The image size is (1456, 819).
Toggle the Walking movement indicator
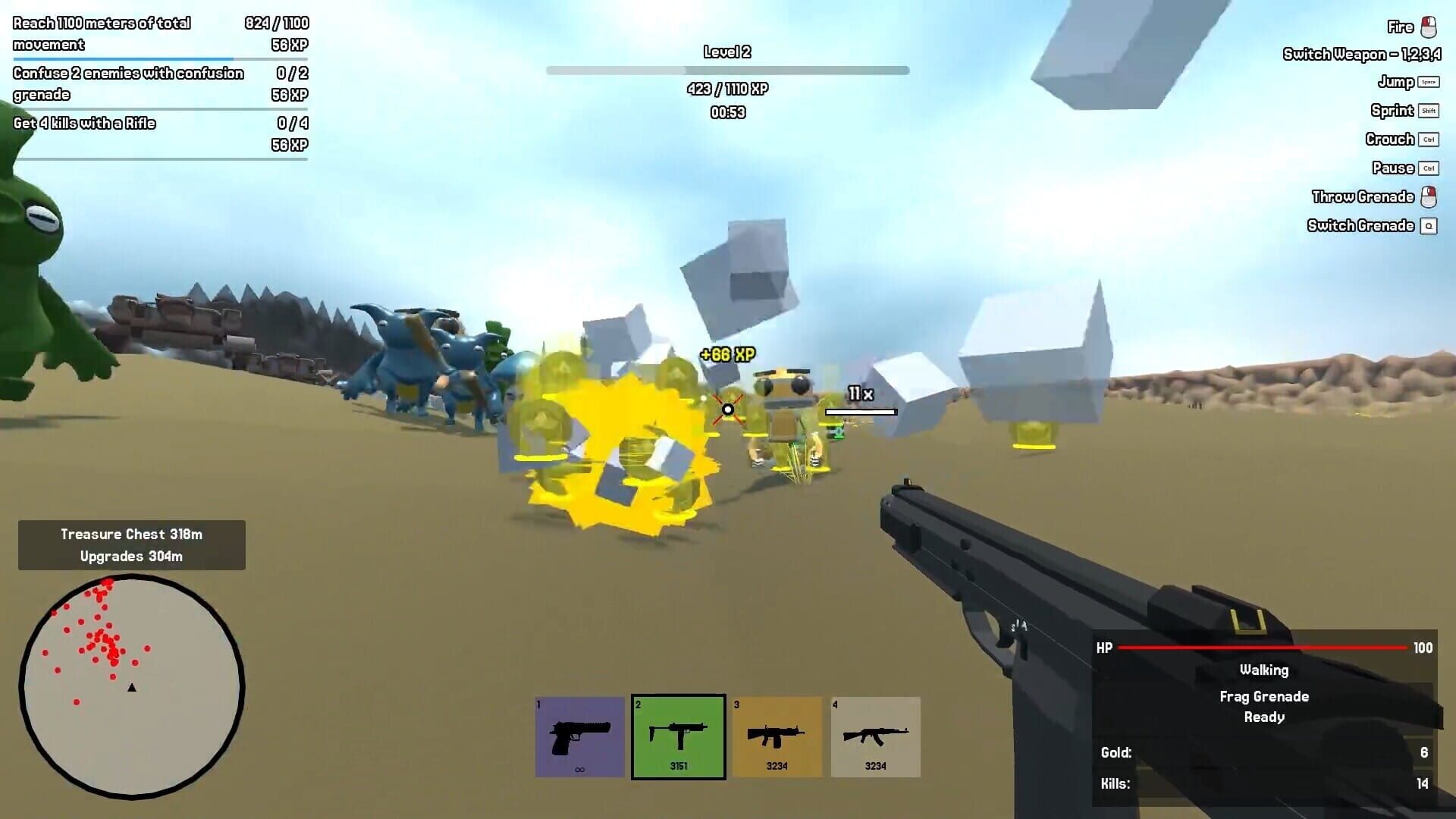[1263, 670]
